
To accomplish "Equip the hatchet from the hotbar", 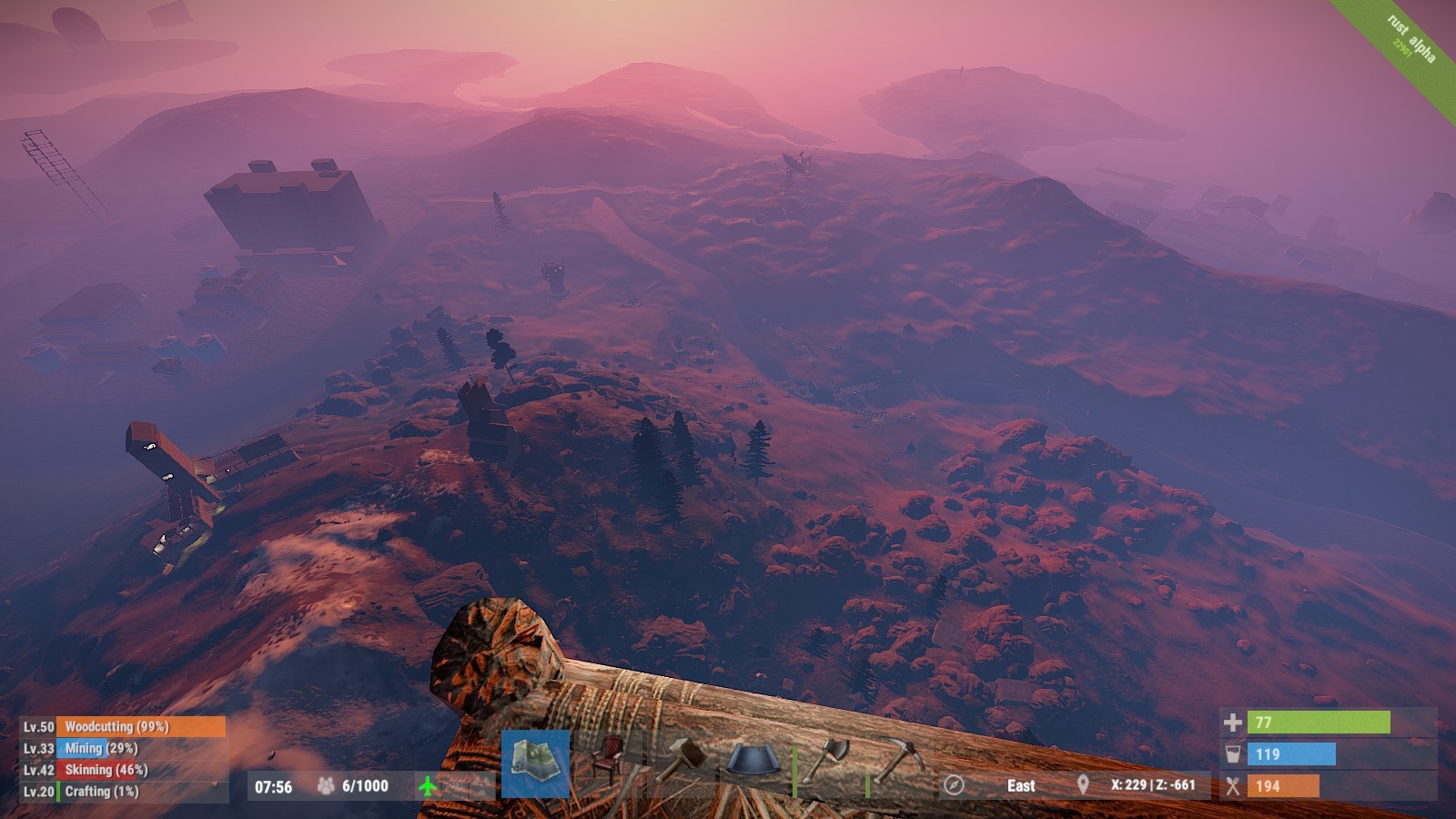I will coord(828,763).
